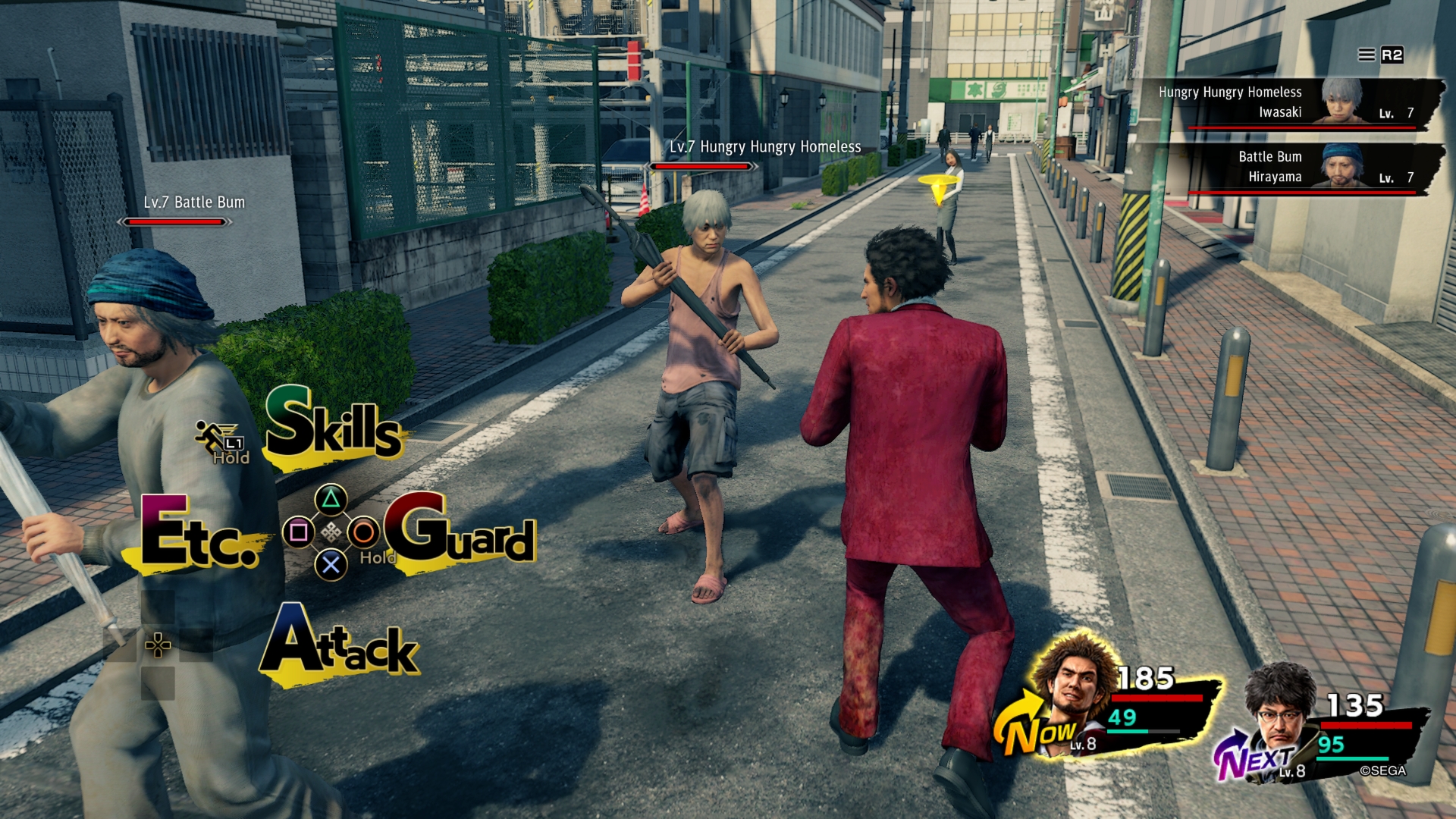1456x819 pixels.
Task: Select the Etc. battle command
Action: pos(199,534)
